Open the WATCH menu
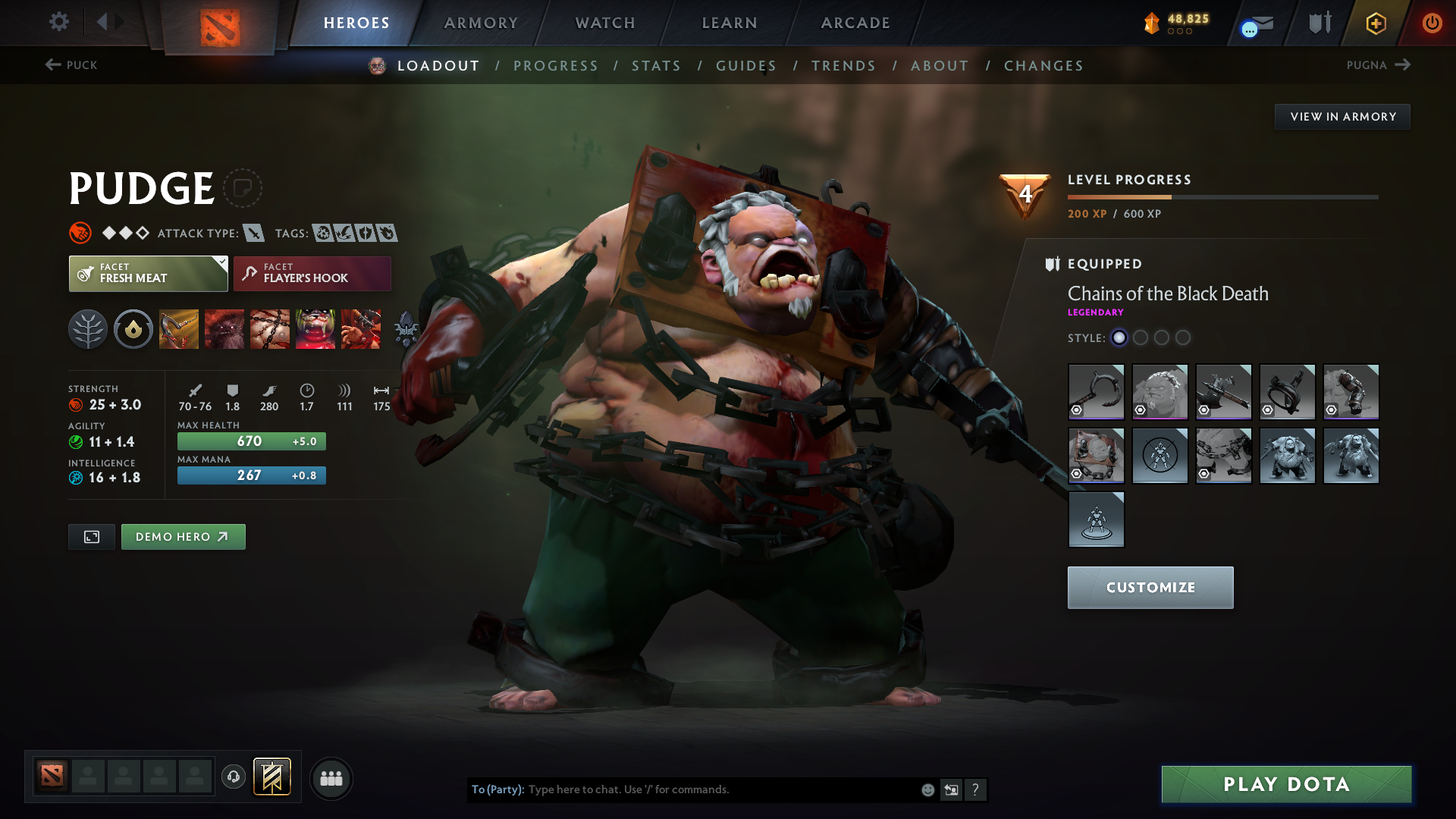1456x819 pixels. (604, 23)
